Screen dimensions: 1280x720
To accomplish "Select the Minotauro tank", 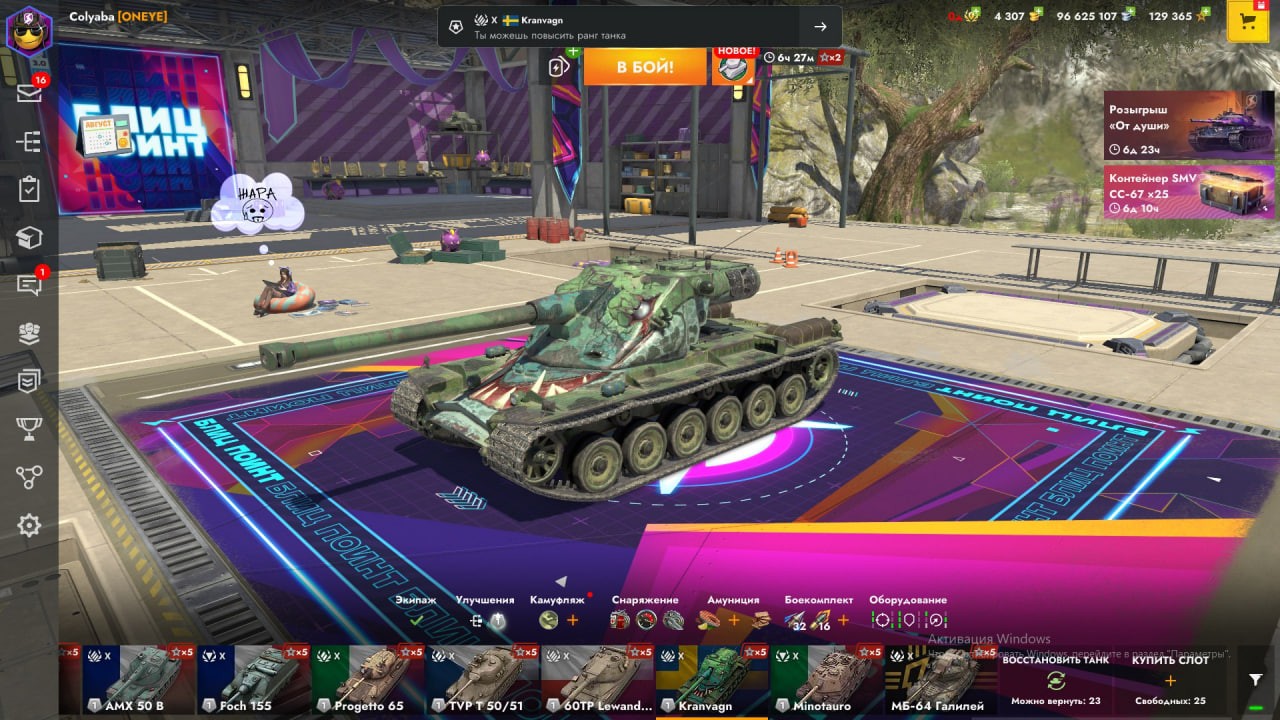I will coord(827,679).
